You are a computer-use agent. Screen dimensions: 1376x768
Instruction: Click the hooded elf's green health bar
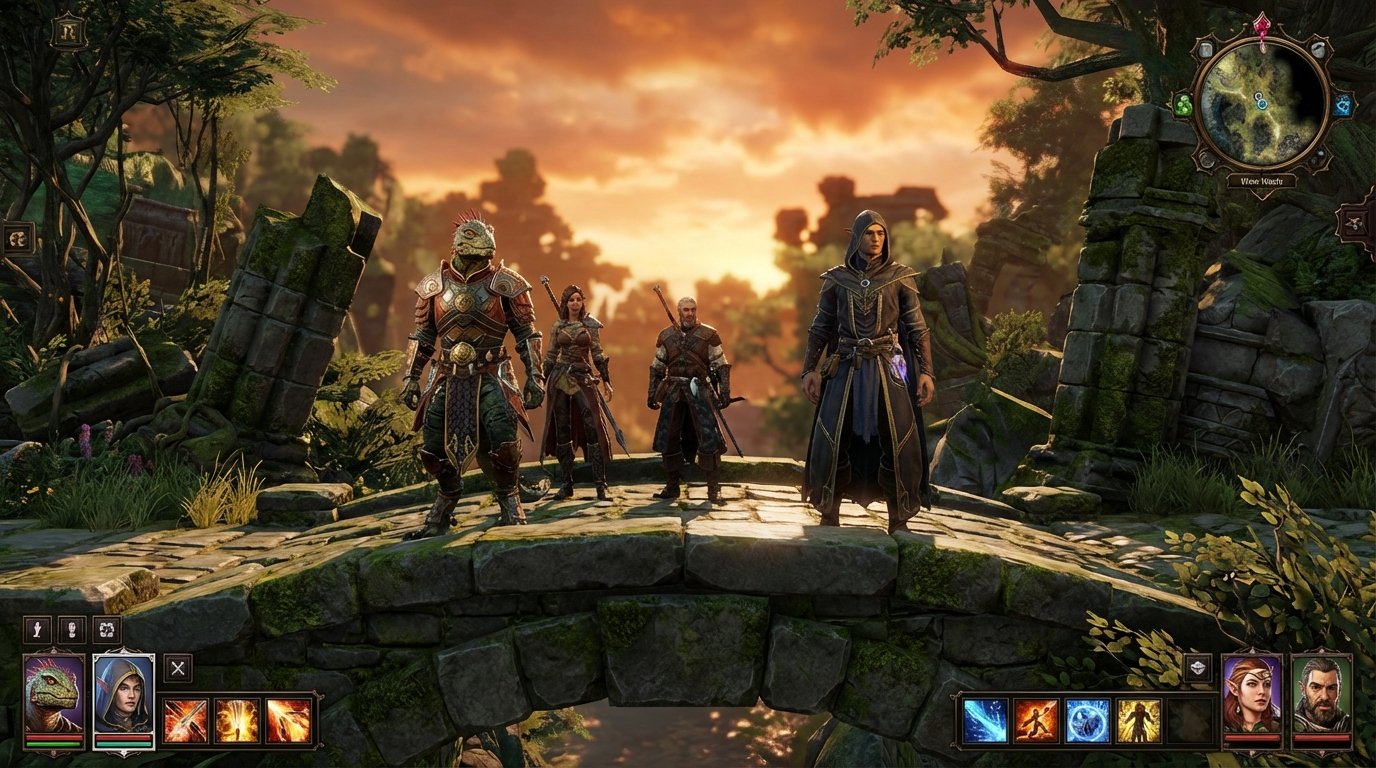[x=125, y=745]
